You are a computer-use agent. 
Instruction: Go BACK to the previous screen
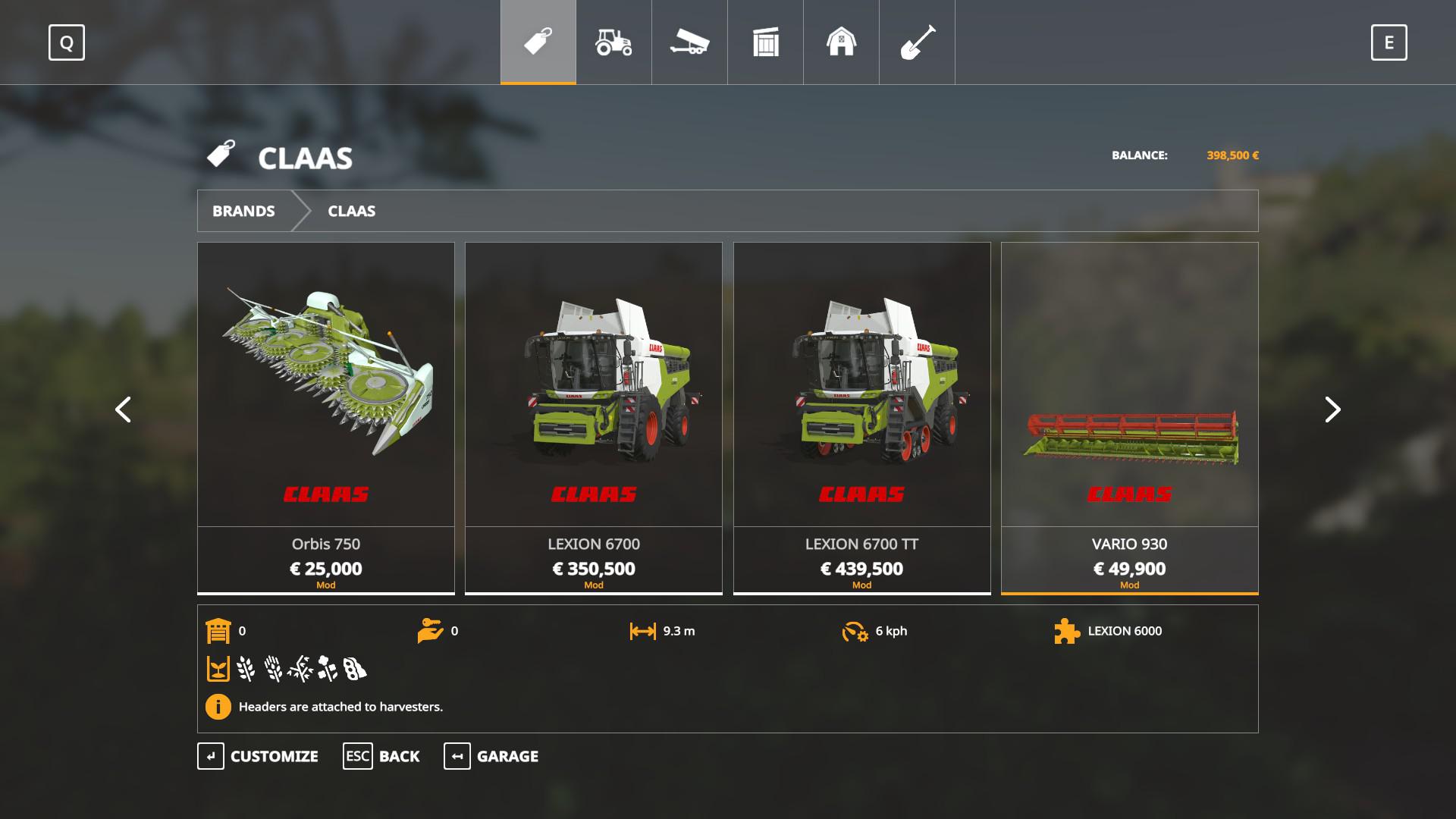tap(381, 756)
